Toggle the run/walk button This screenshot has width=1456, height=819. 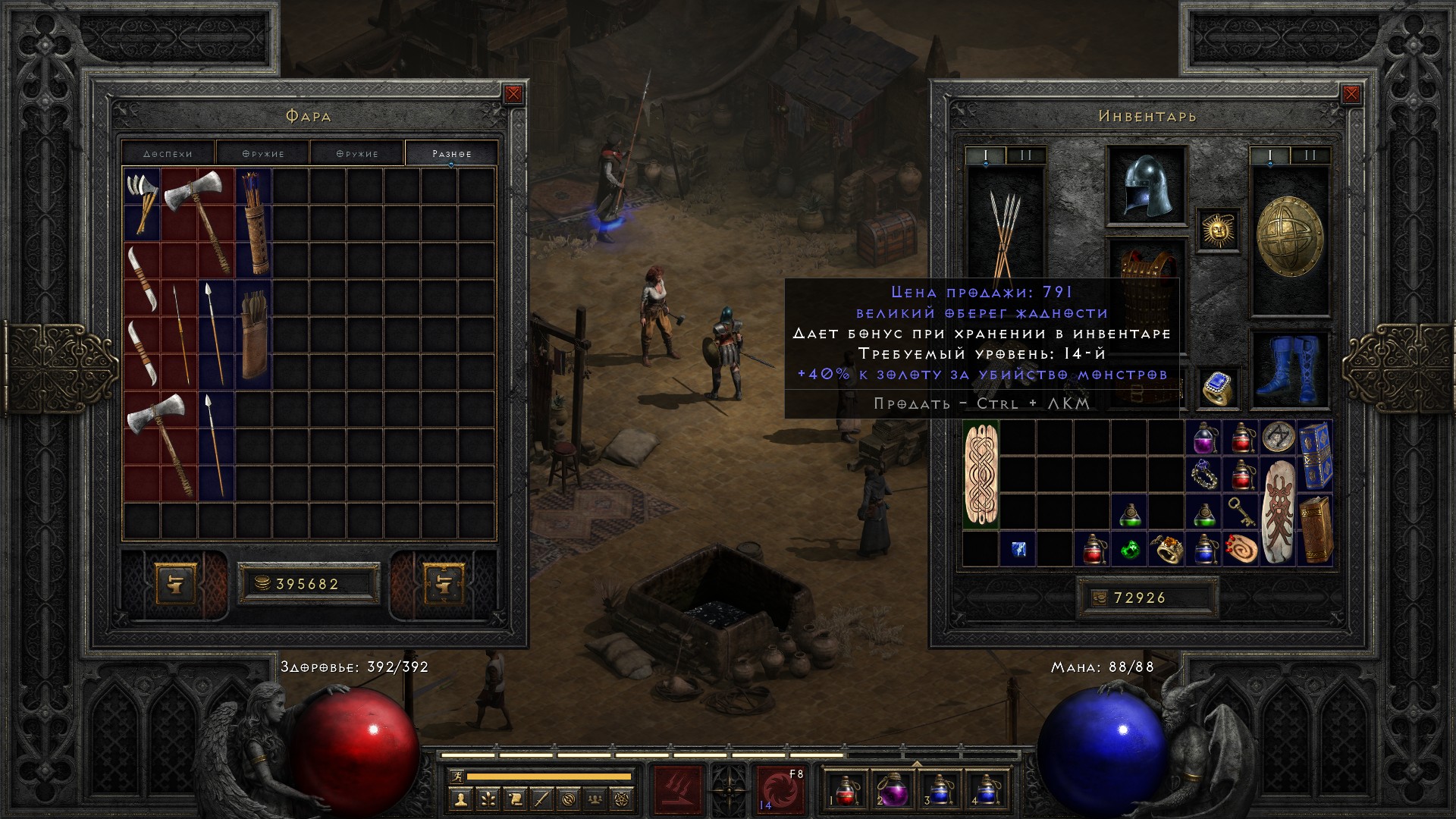[455, 777]
